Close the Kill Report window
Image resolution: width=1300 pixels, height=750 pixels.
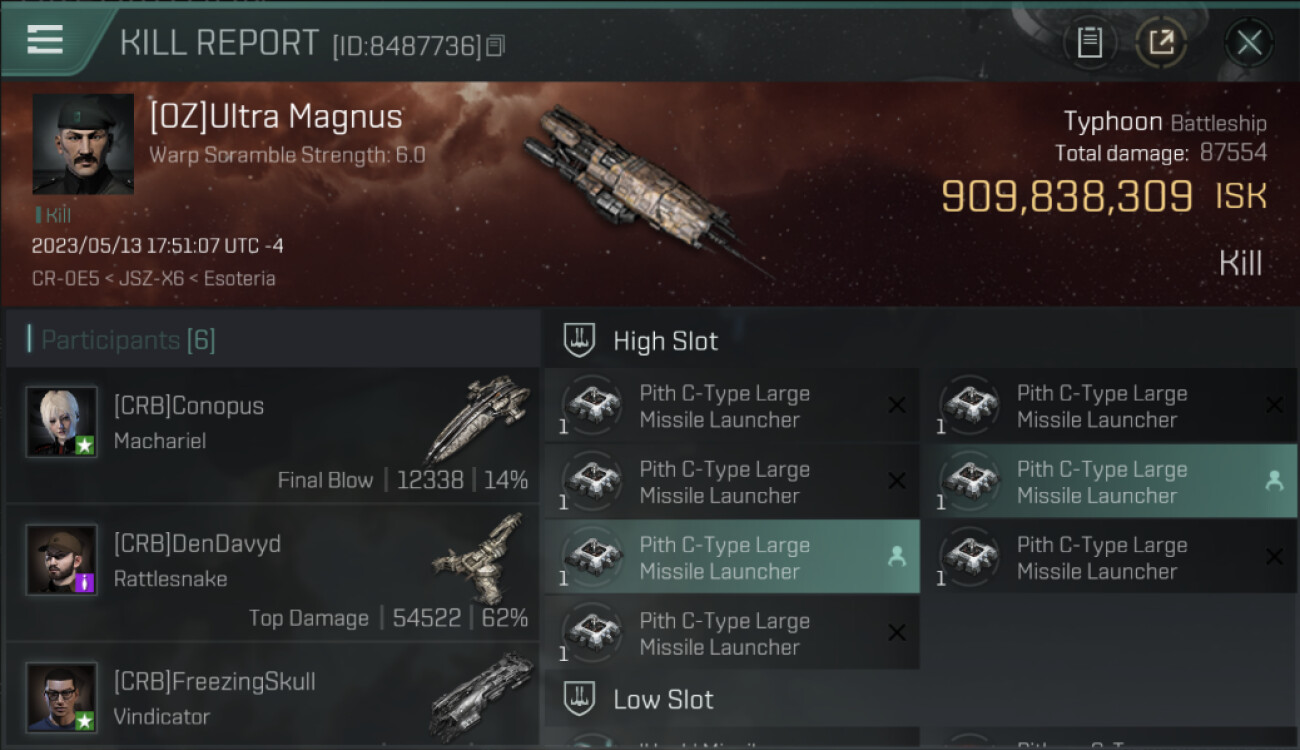(x=1248, y=42)
